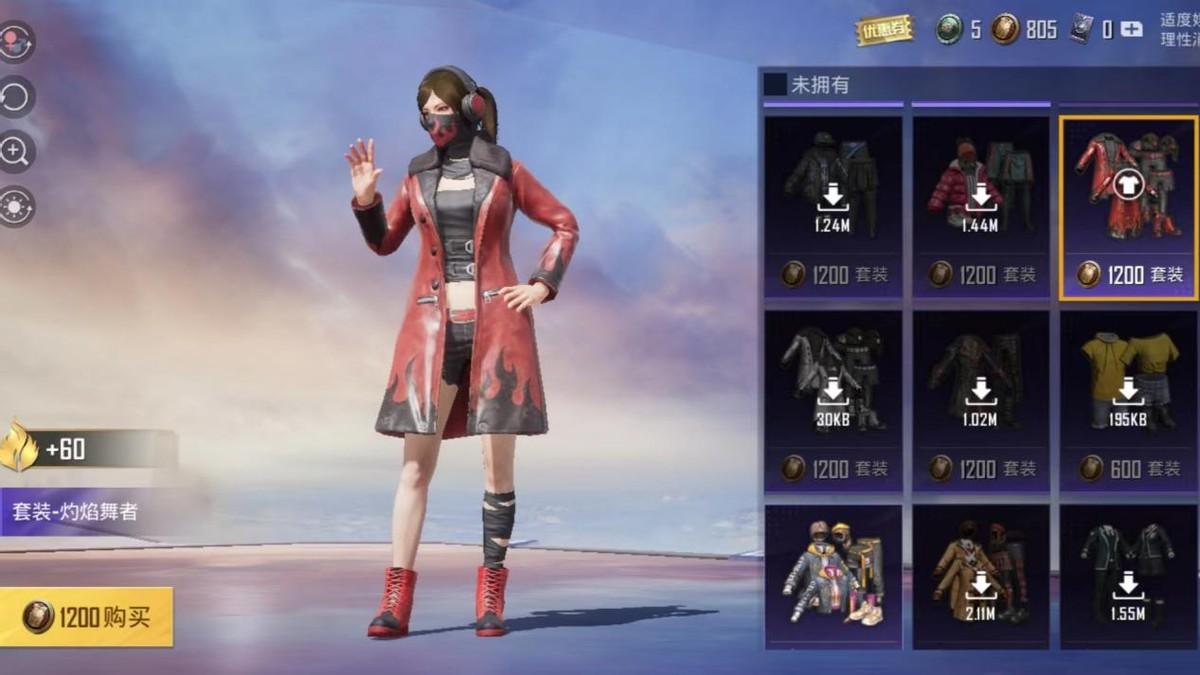The width and height of the screenshot is (1200, 675).
Task: Toggle the 未拥有 checkbox filter
Action: pyautogui.click(x=775, y=85)
